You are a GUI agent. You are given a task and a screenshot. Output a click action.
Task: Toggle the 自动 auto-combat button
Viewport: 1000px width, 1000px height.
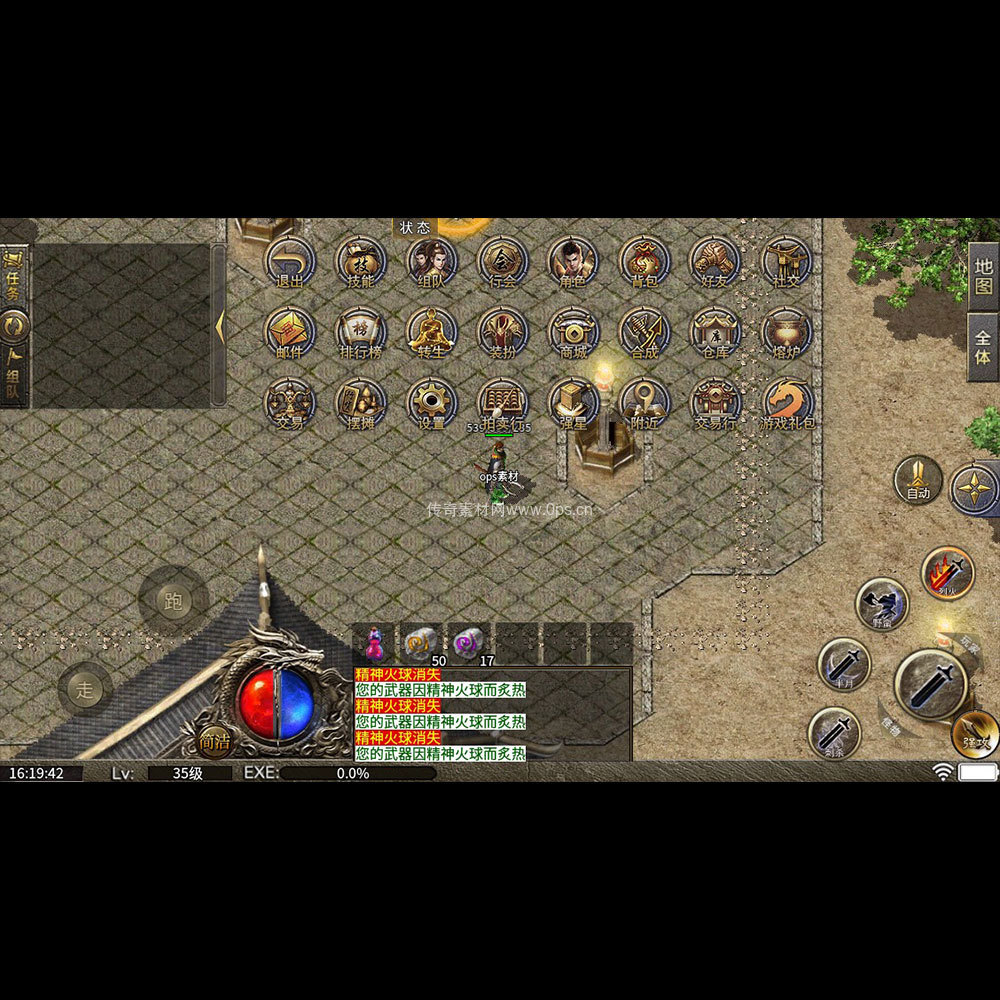click(917, 480)
